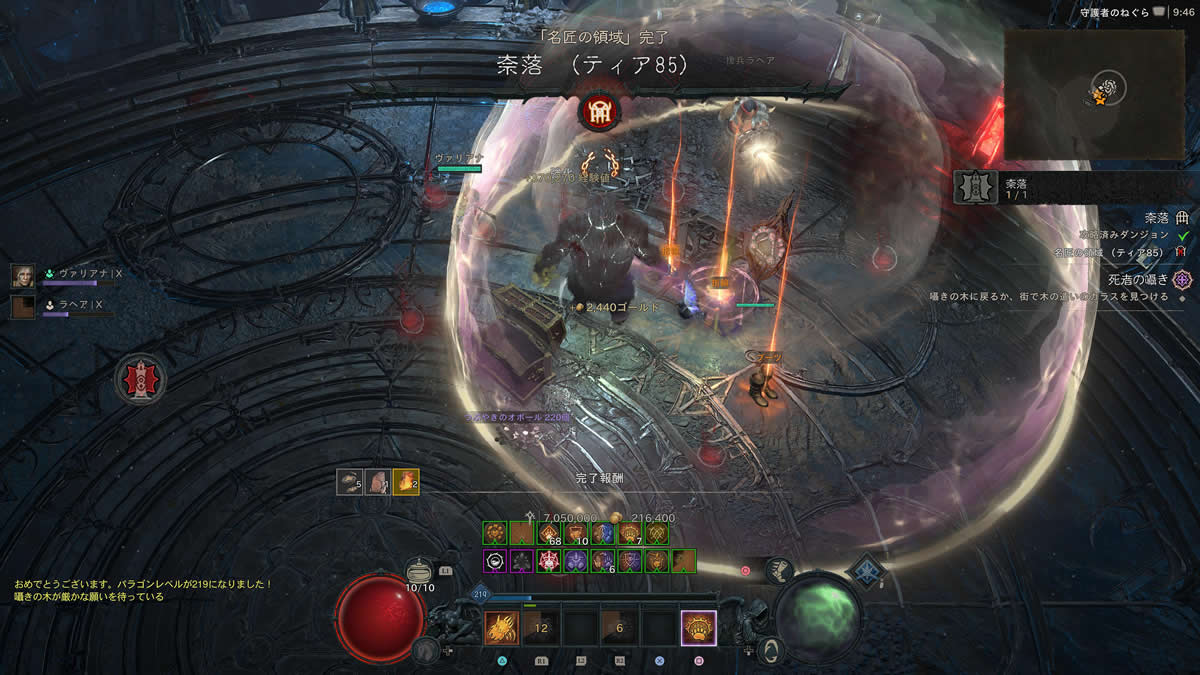Click the red gate icon under the title
The image size is (1200, 675).
(x=600, y=110)
